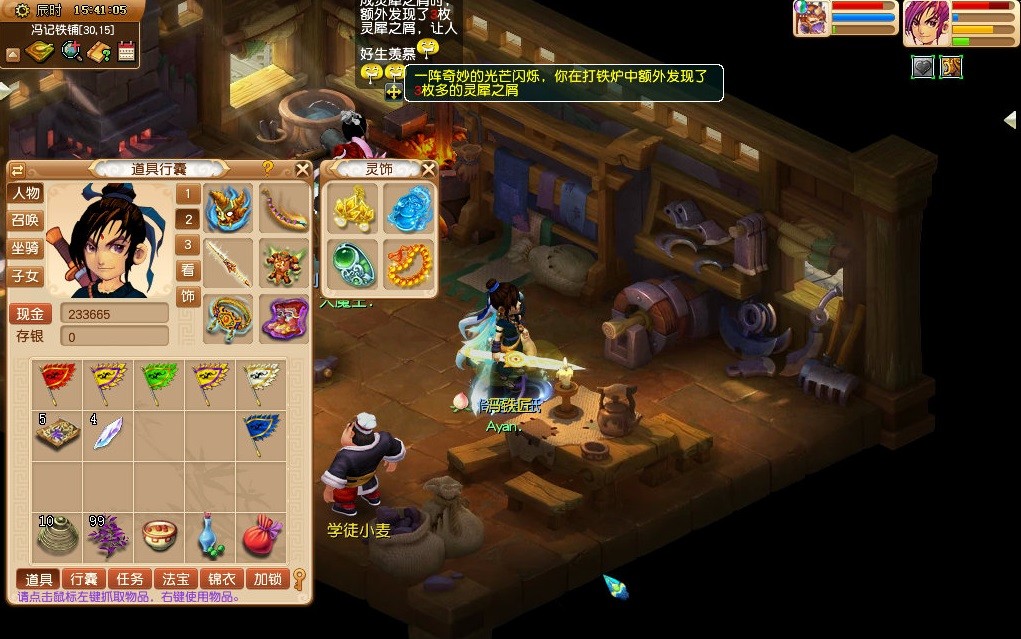Image resolution: width=1021 pixels, height=639 pixels.
Task: Close the 道具行囊 inventory window
Action: pyautogui.click(x=302, y=169)
